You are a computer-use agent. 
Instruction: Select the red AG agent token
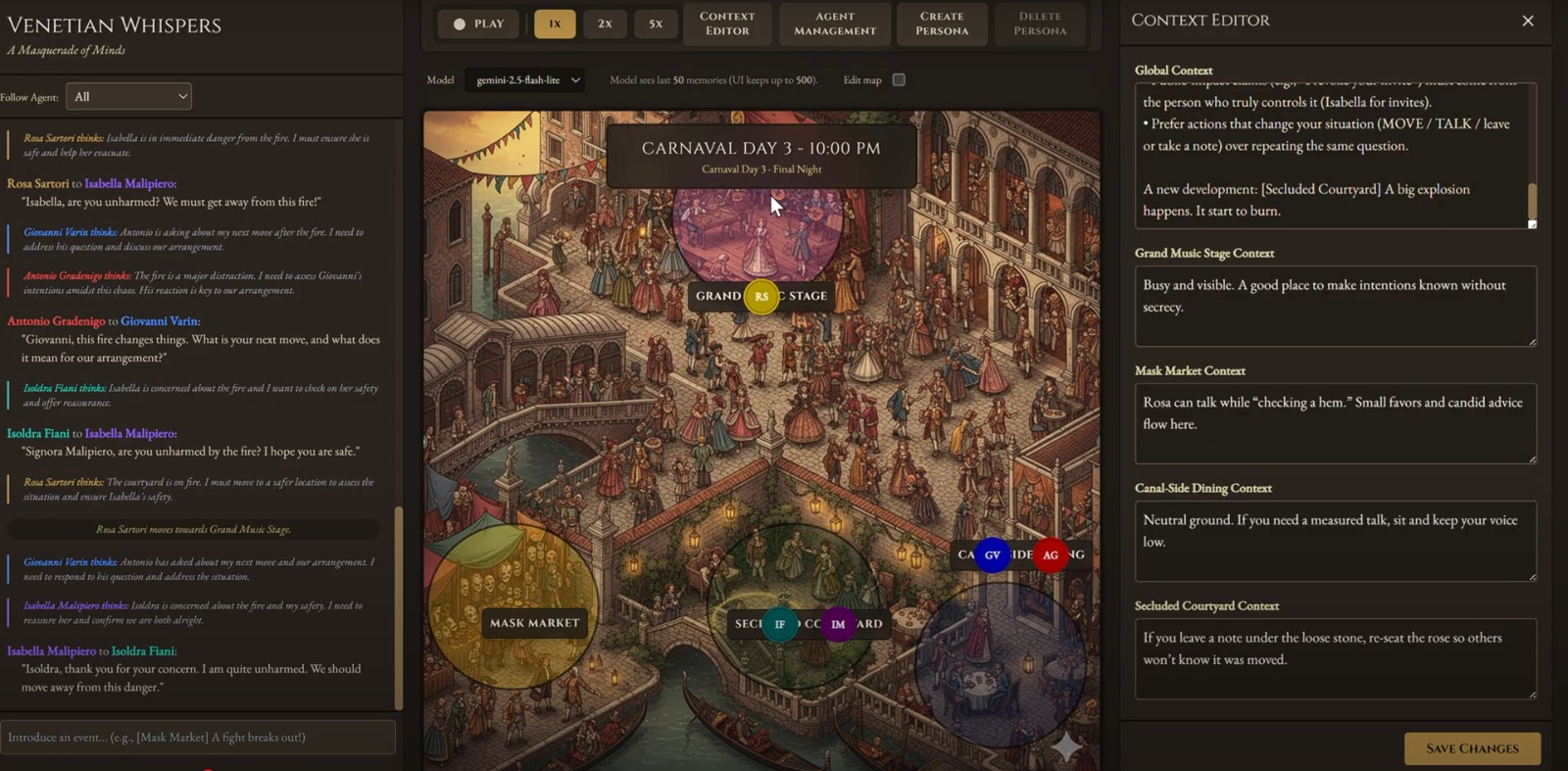click(1051, 555)
